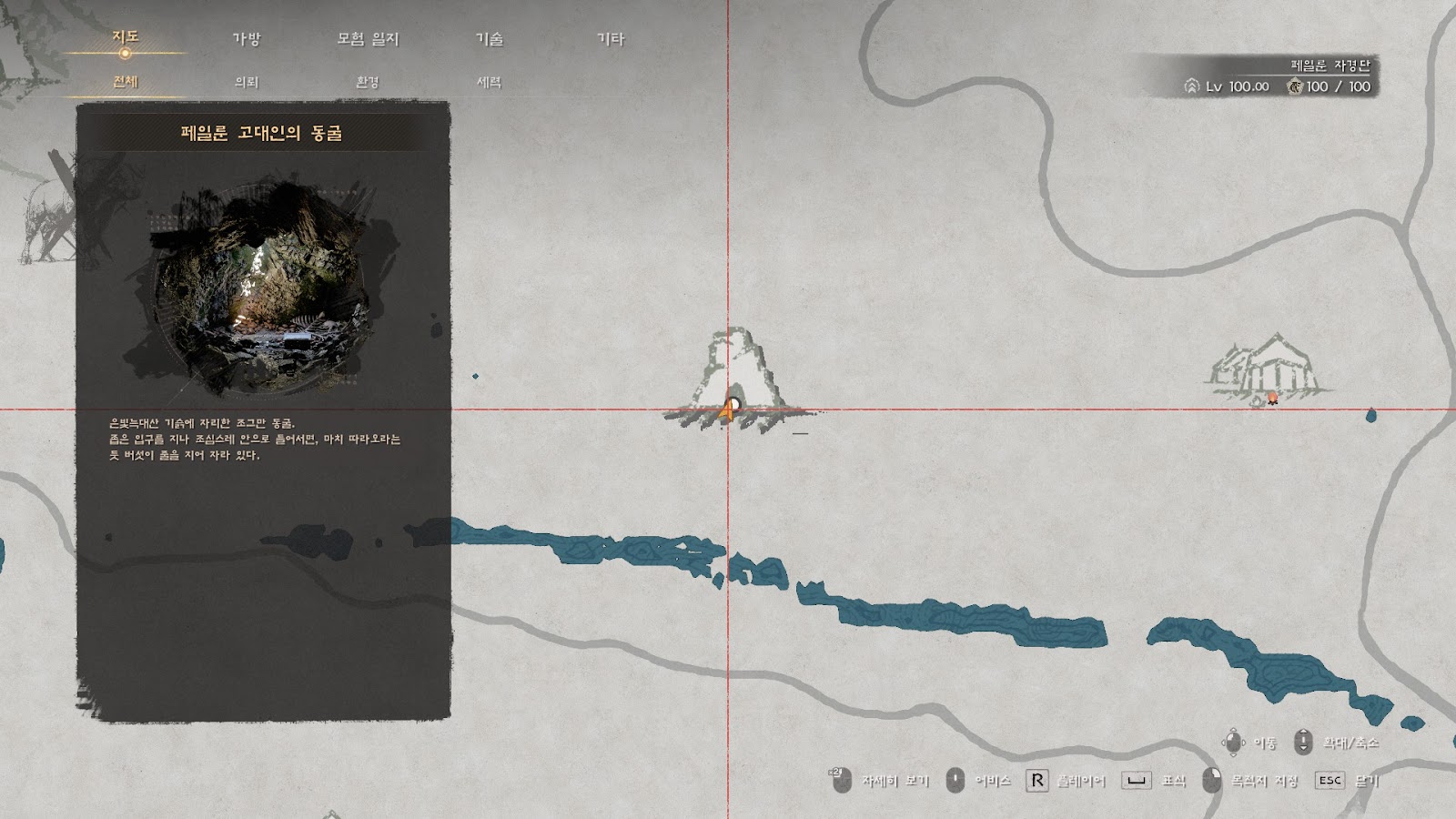Open the 모험 일지 adventure journal tab
Image resolution: width=1456 pixels, height=819 pixels.
[x=368, y=39]
